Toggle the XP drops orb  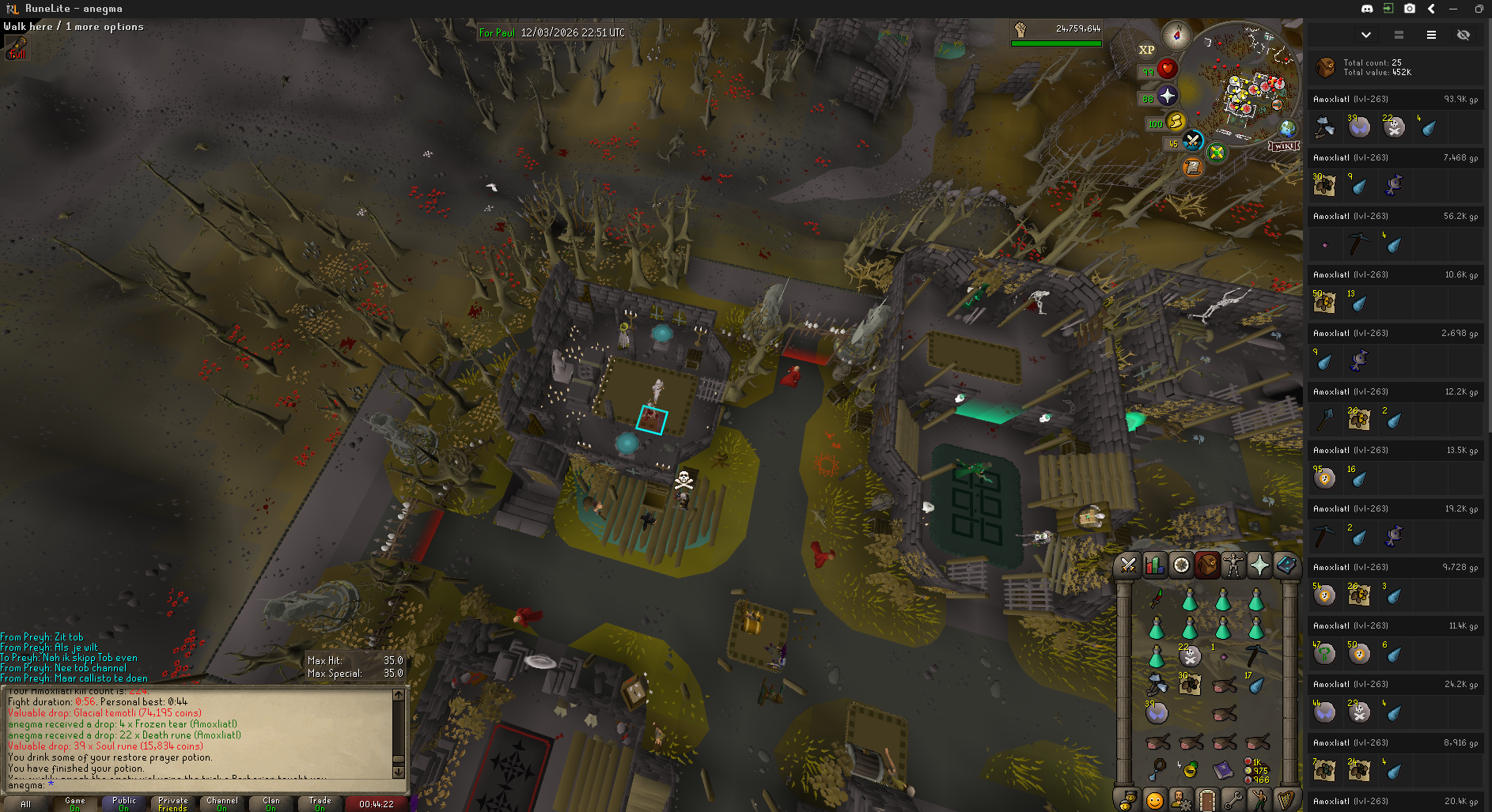pos(1146,50)
